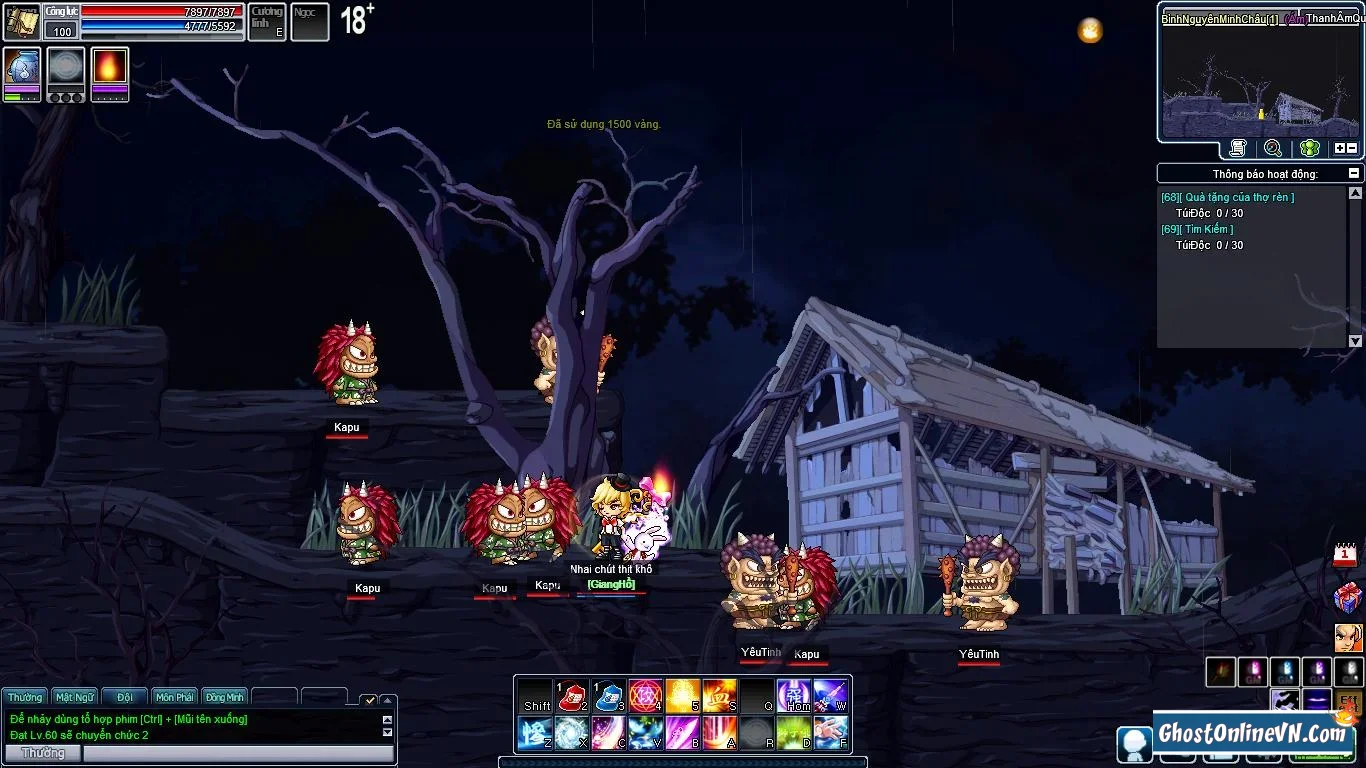Image resolution: width=1366 pixels, height=768 pixels.
Task: Cast the blue spiral vortex skill on X
Action: 572,733
